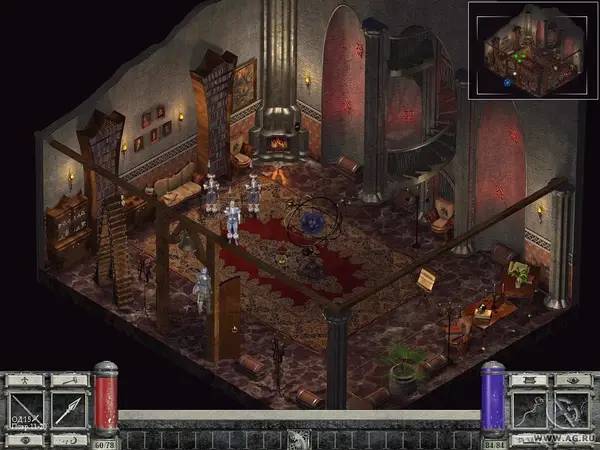Click the button above the serpent slot
The height and width of the screenshot is (450, 600).
pyautogui.click(x=531, y=380)
